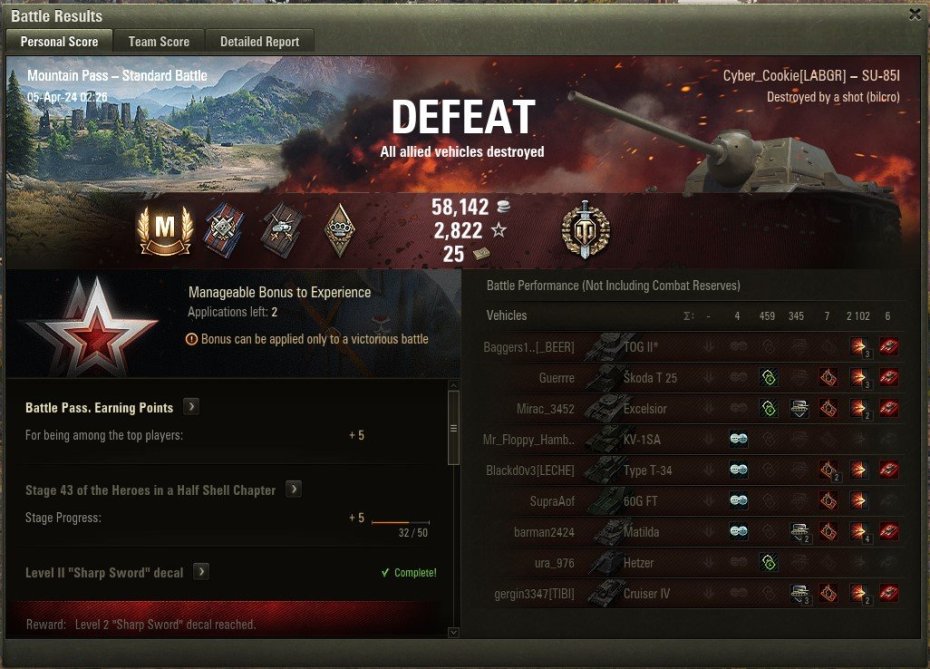The width and height of the screenshot is (930, 669).
Task: Click the scroll-down arrow of the left panel
Action: (453, 632)
